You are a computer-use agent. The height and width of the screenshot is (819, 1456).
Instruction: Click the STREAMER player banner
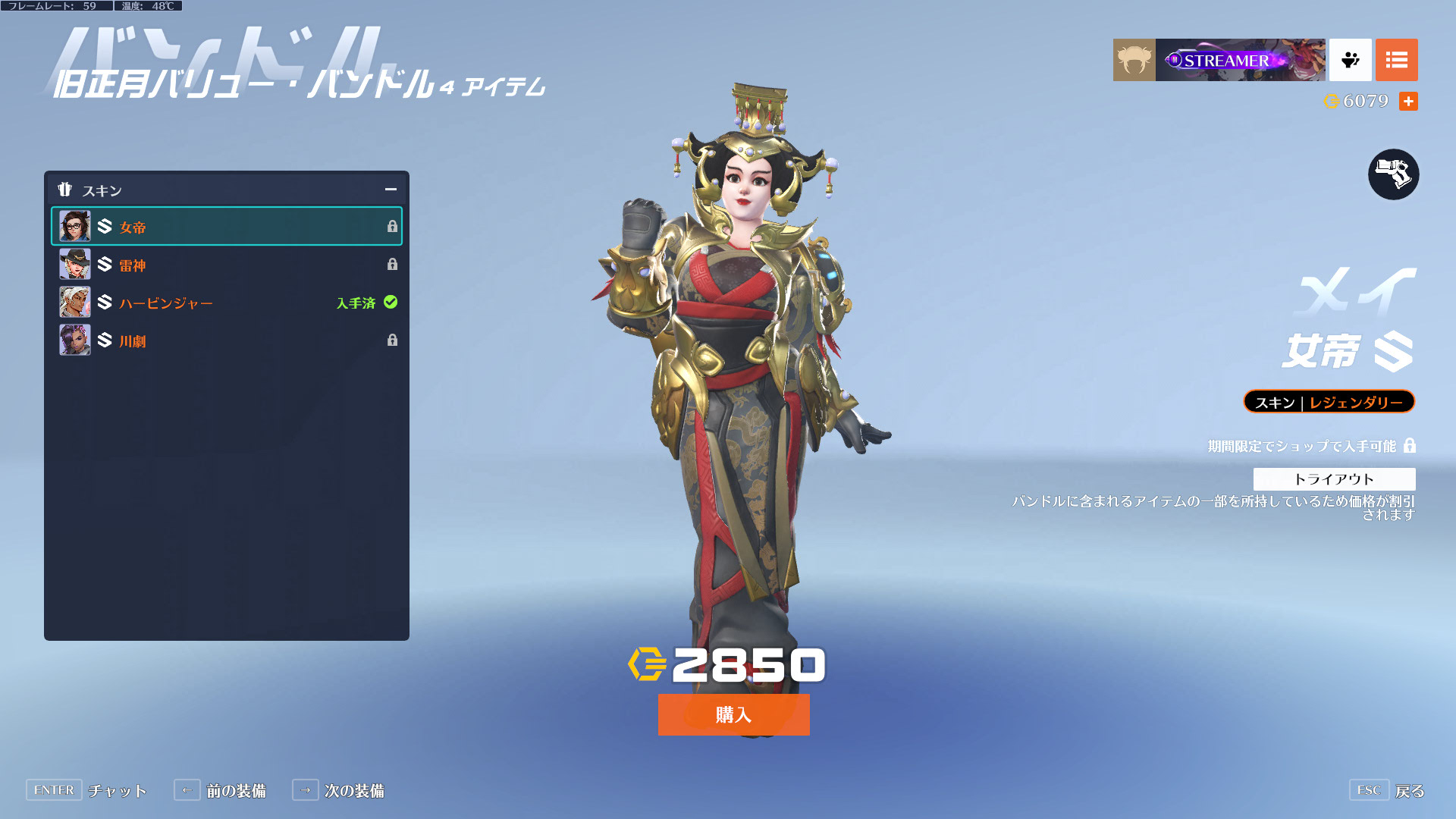point(1240,60)
